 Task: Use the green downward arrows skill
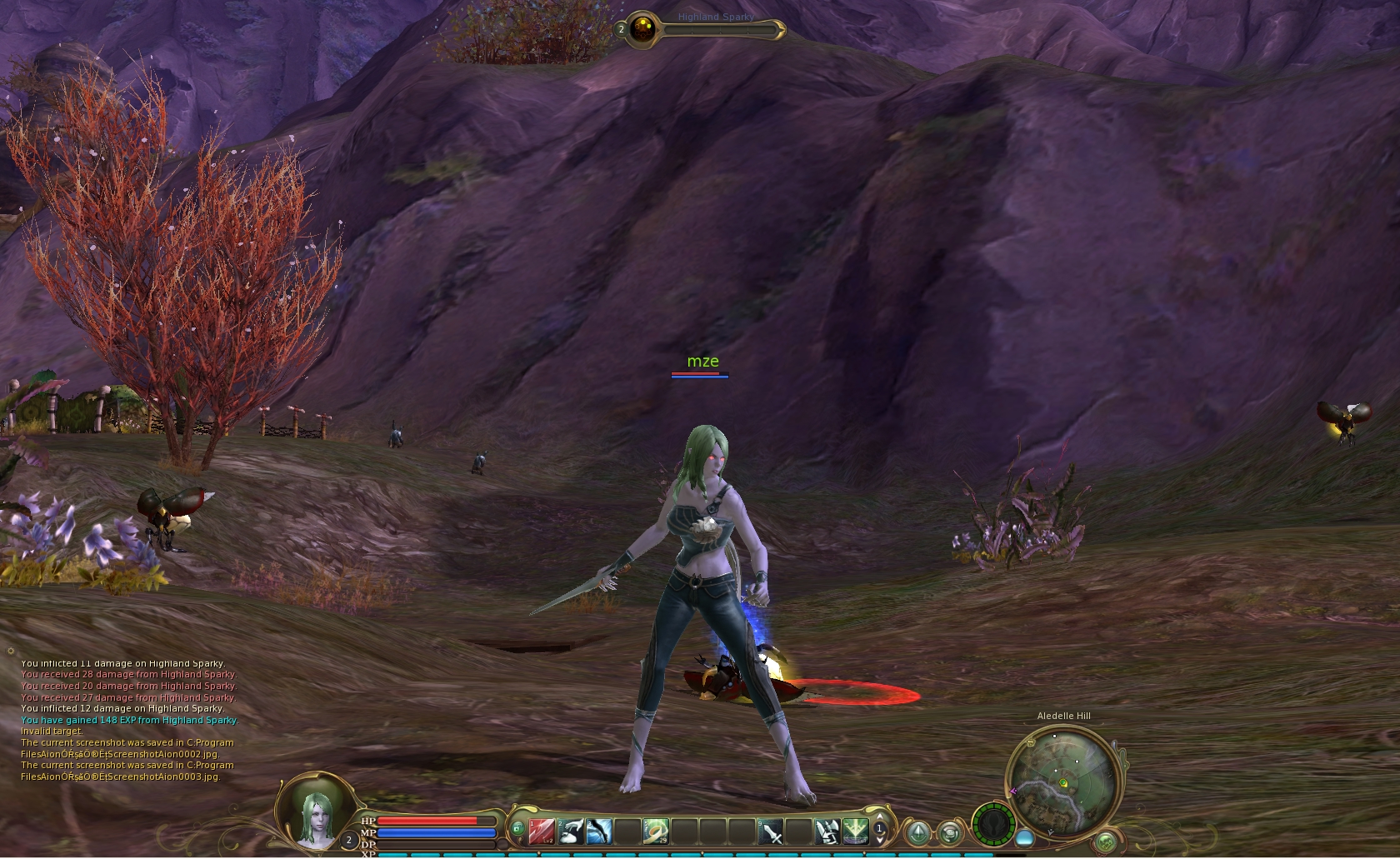point(855,831)
